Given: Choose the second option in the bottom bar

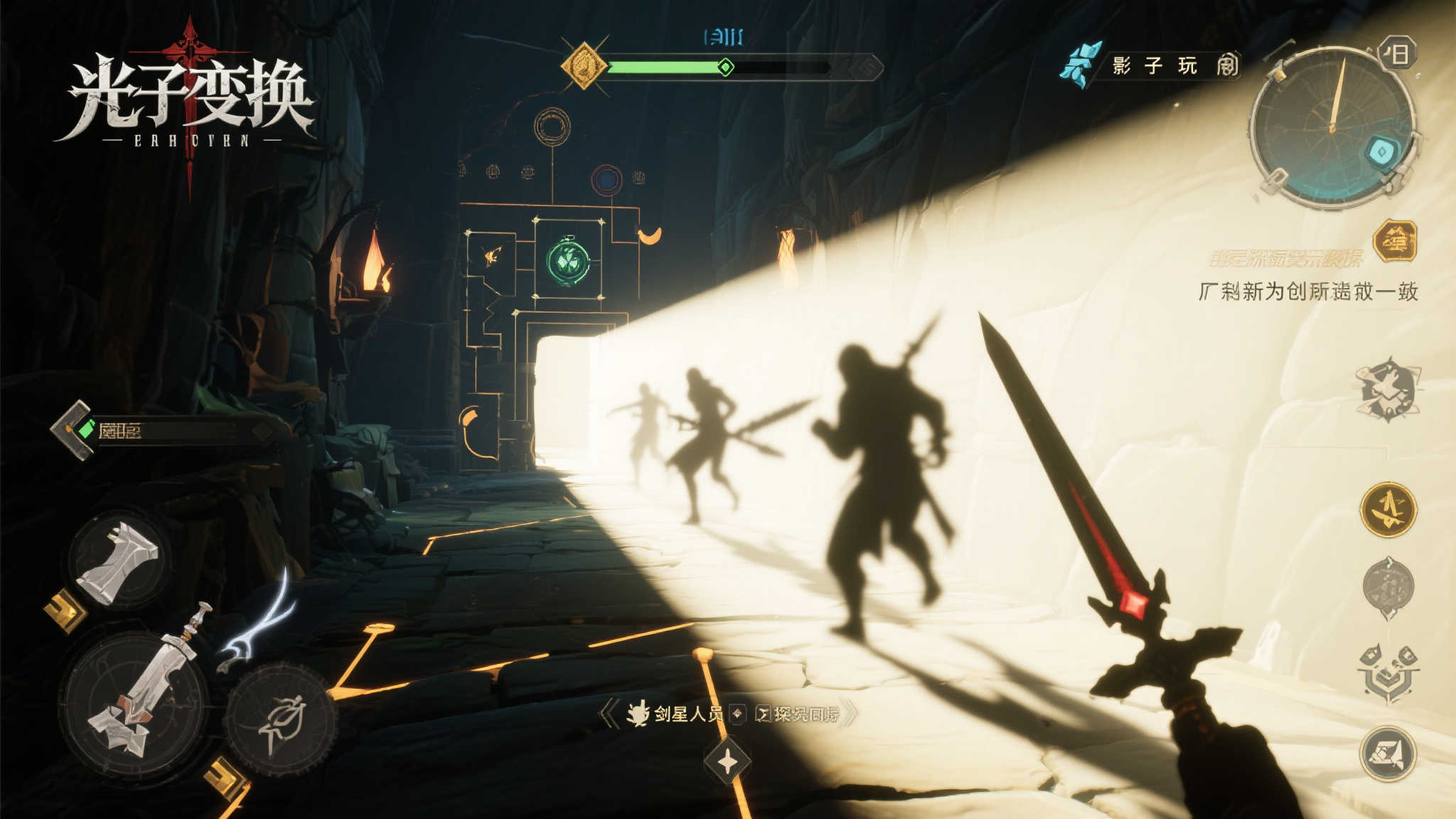Looking at the screenshot, I should (798, 713).
